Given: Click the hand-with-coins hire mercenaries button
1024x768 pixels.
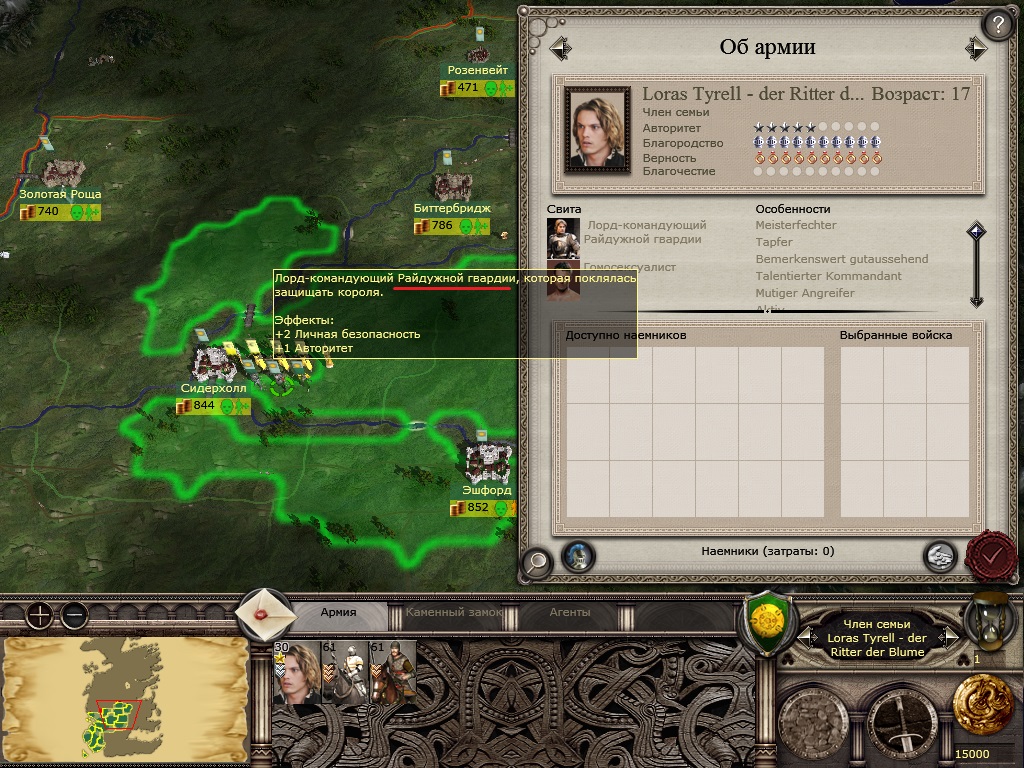Looking at the screenshot, I should click(939, 556).
